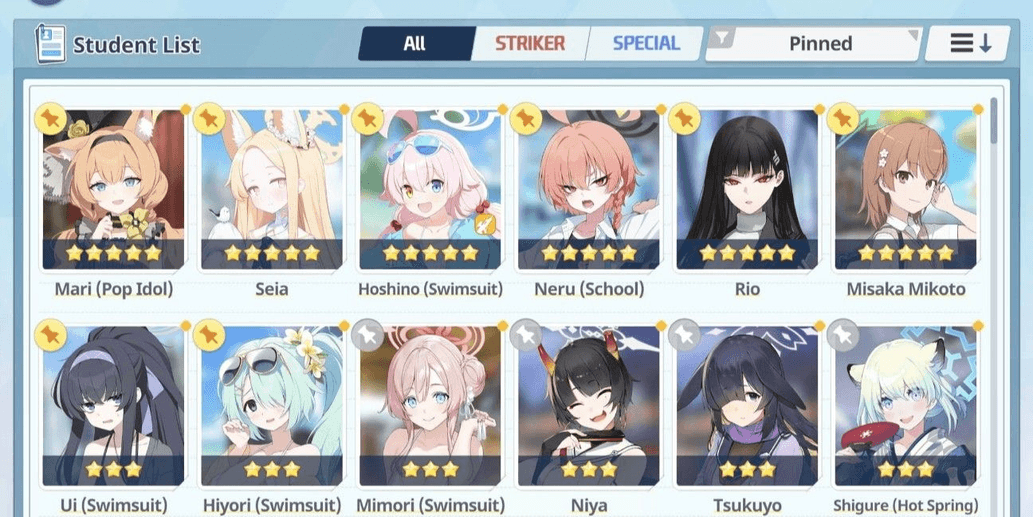
Task: Select Niya's student card
Action: point(589,405)
